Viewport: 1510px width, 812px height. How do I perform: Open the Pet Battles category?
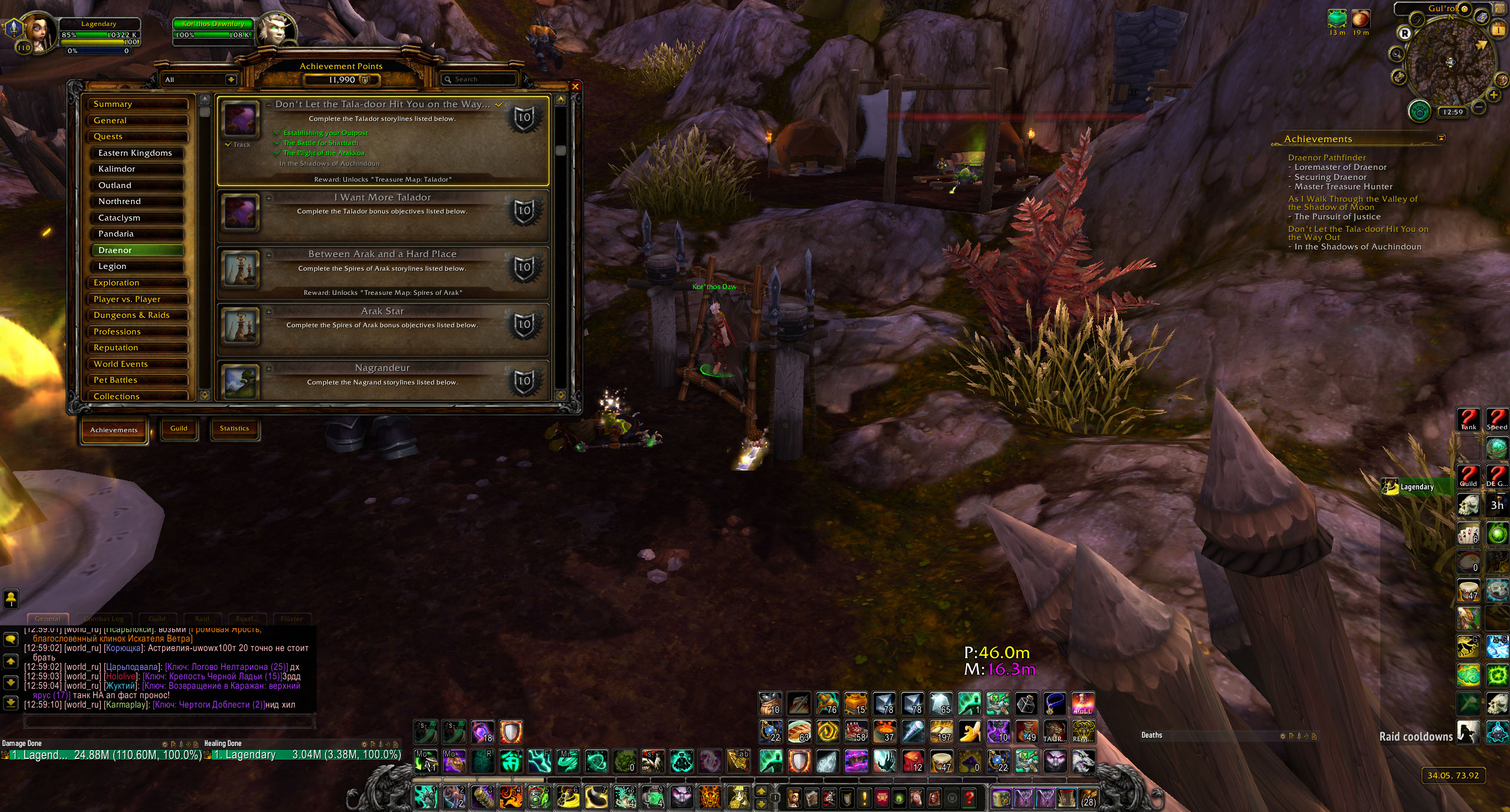click(137, 380)
